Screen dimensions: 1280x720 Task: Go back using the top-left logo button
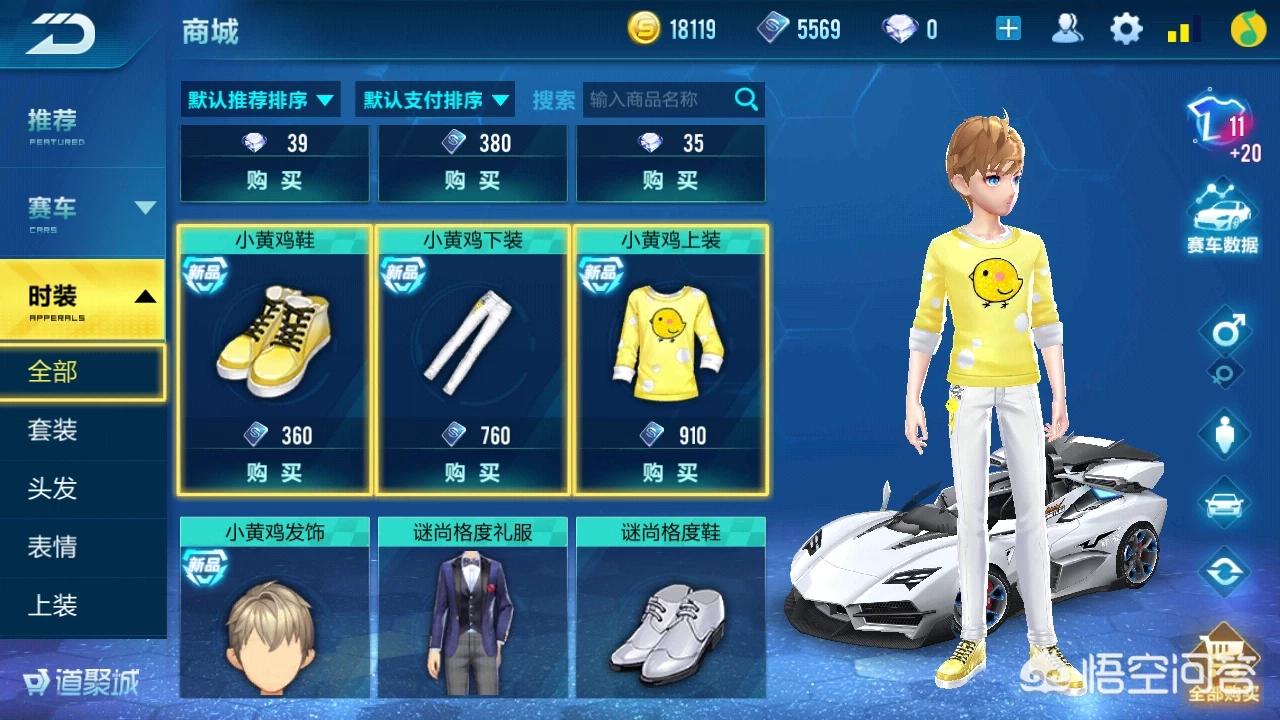point(60,33)
